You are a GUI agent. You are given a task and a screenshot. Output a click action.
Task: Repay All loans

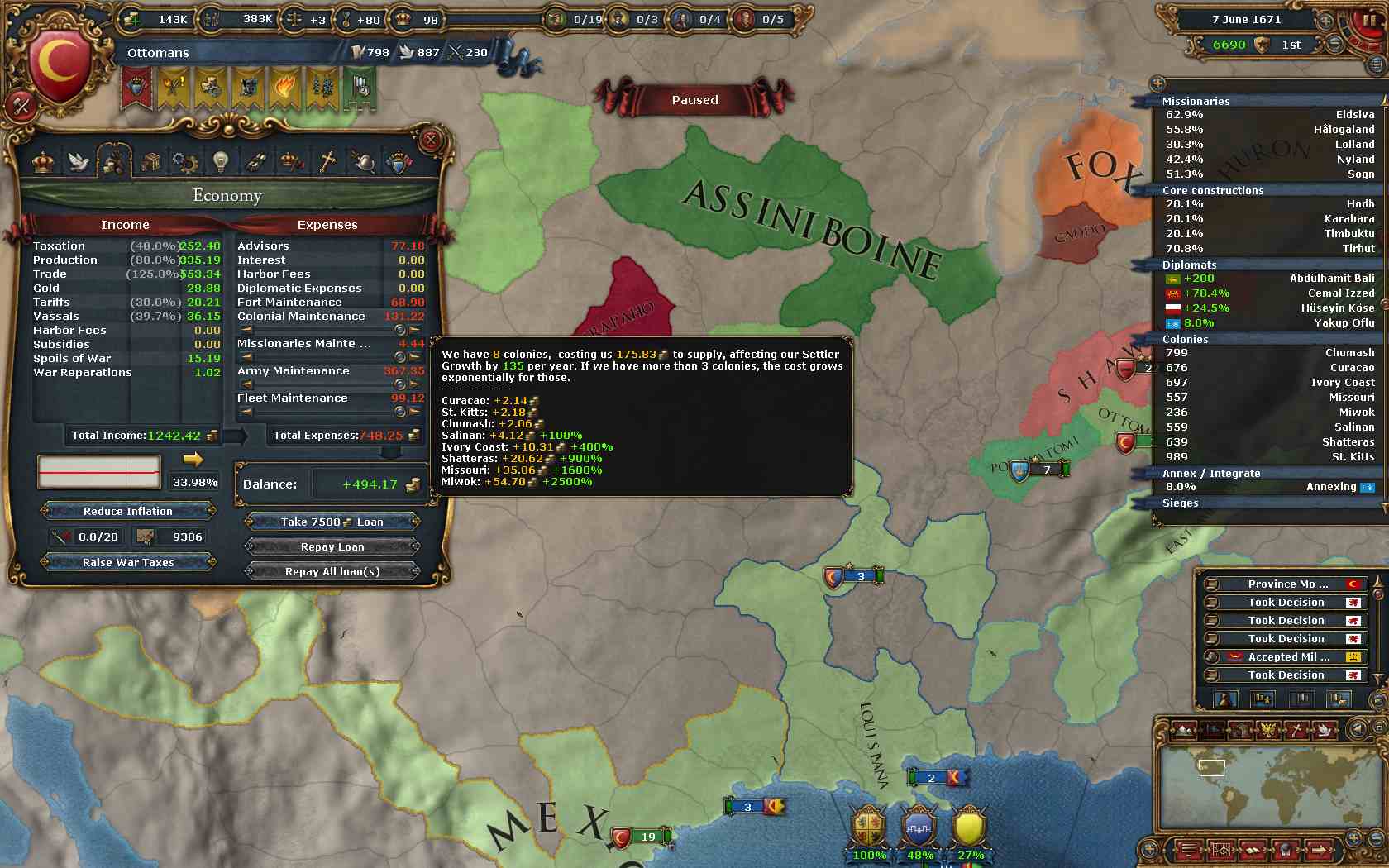pos(332,571)
